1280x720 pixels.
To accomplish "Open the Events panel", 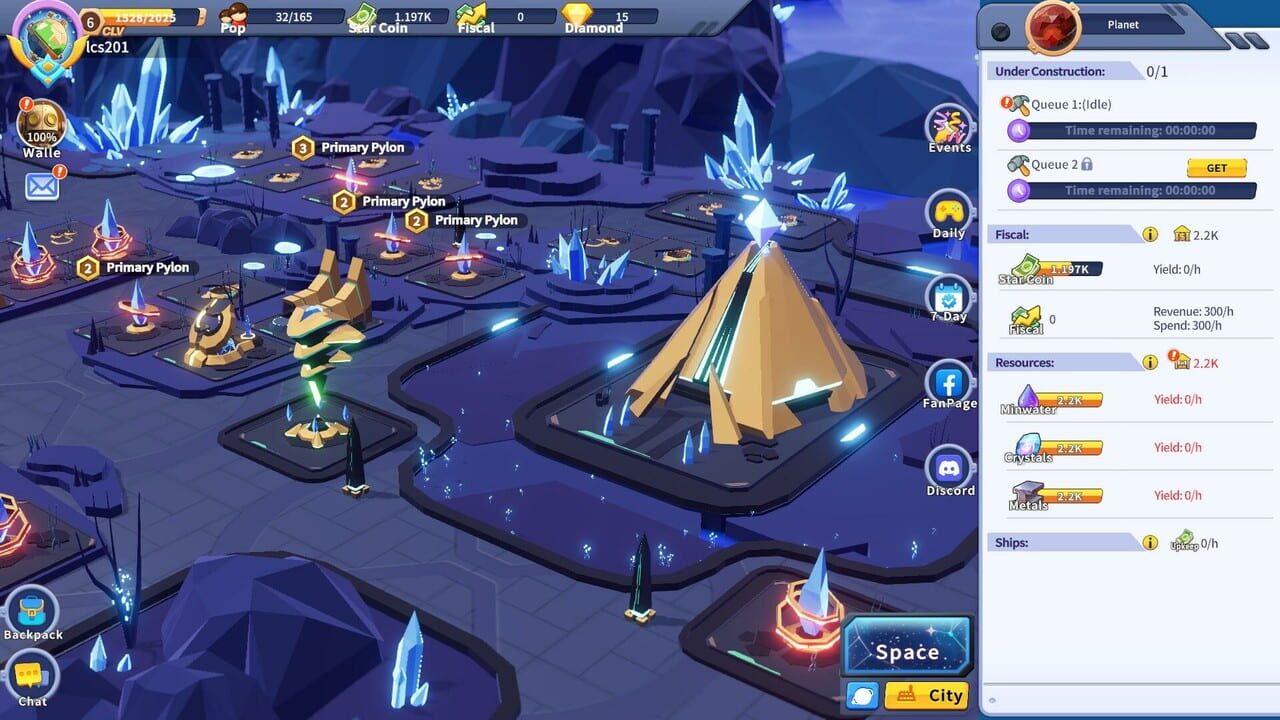I will [947, 127].
